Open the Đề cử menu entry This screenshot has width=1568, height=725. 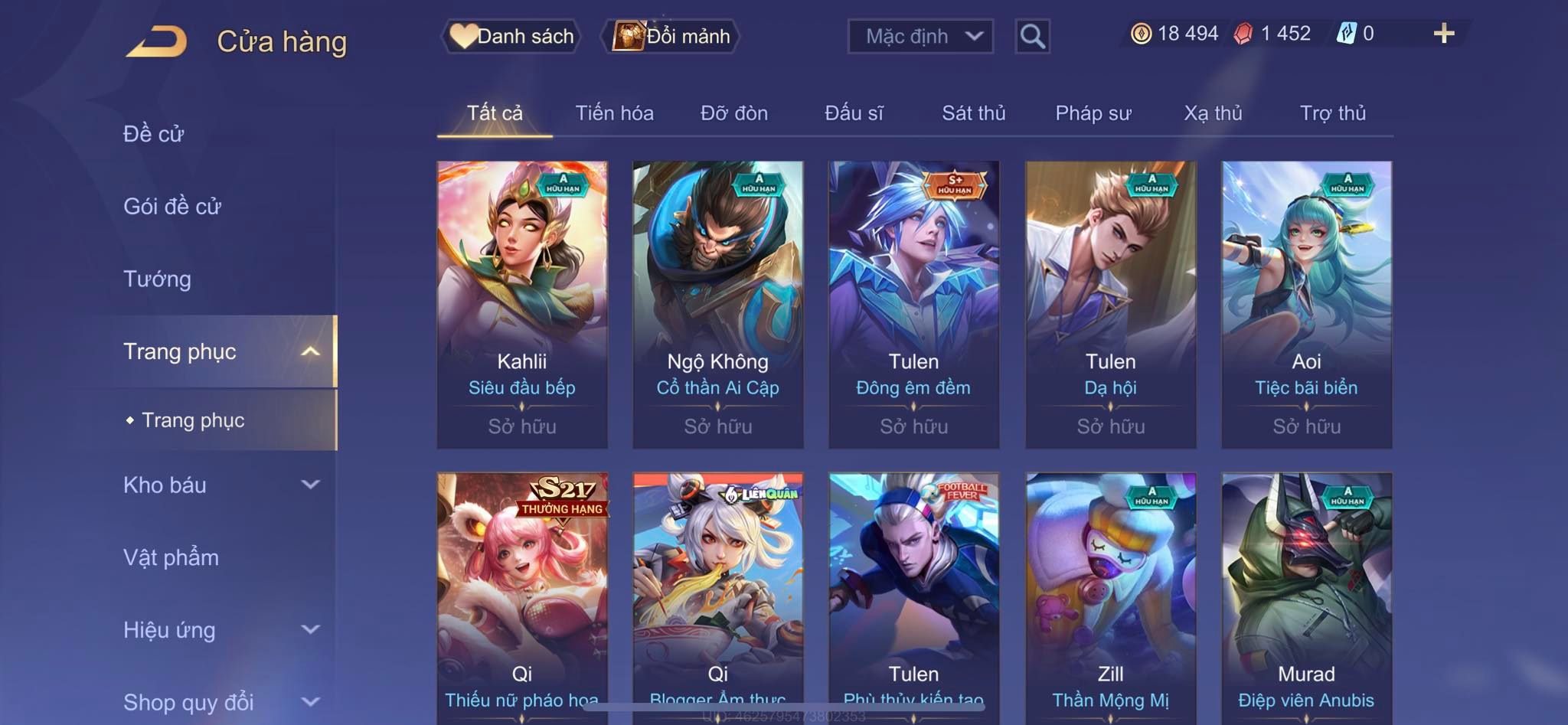[154, 134]
